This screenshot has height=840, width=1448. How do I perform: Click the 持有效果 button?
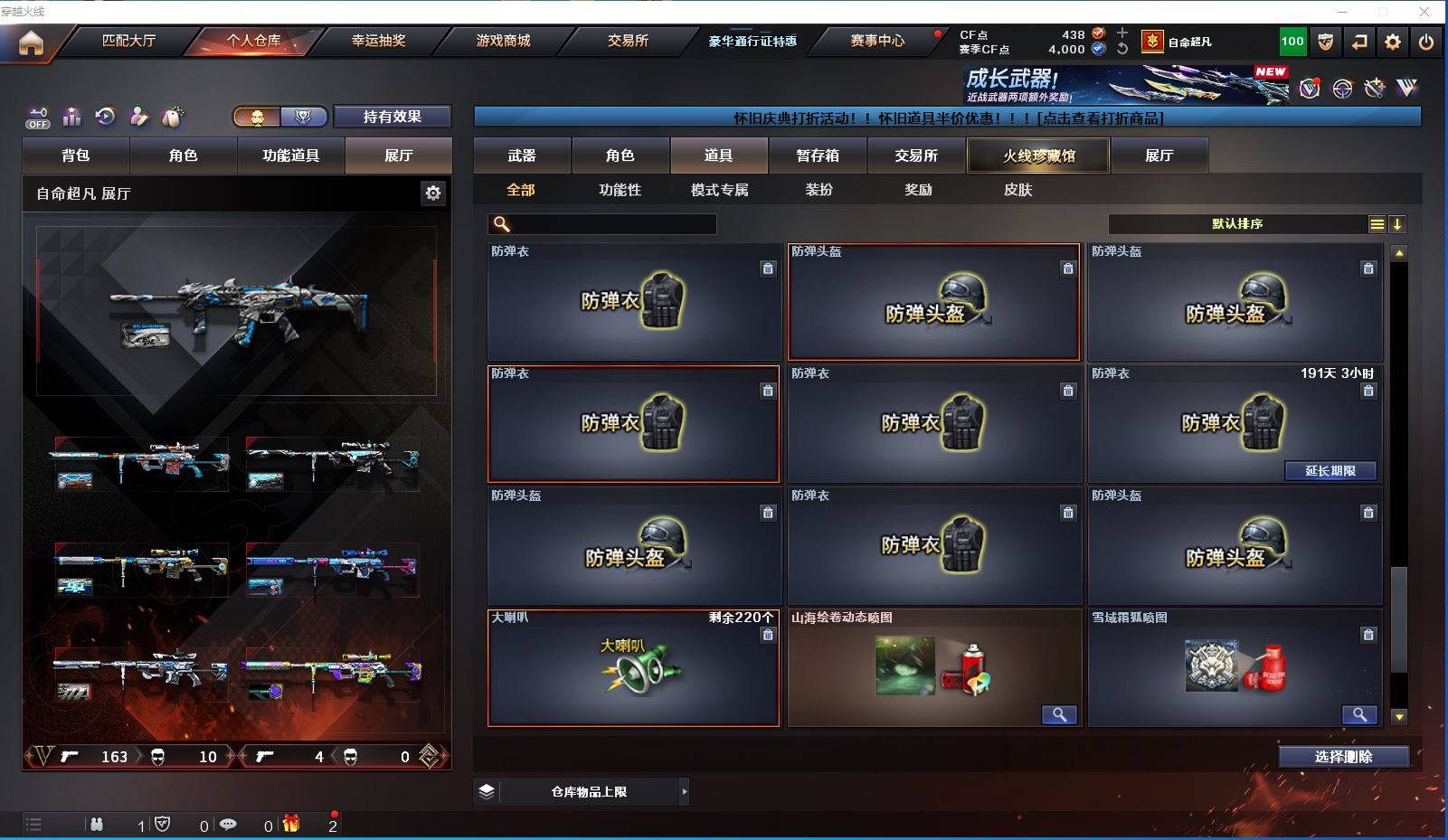(x=392, y=117)
